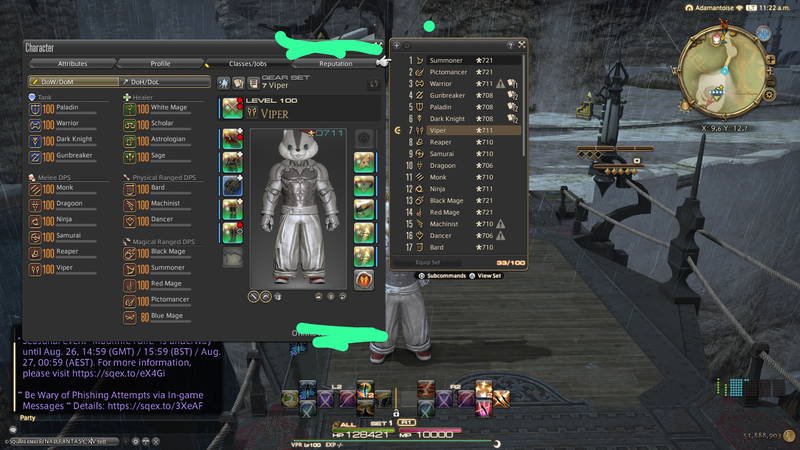Select the Classes/Jobs tab

click(x=247, y=63)
